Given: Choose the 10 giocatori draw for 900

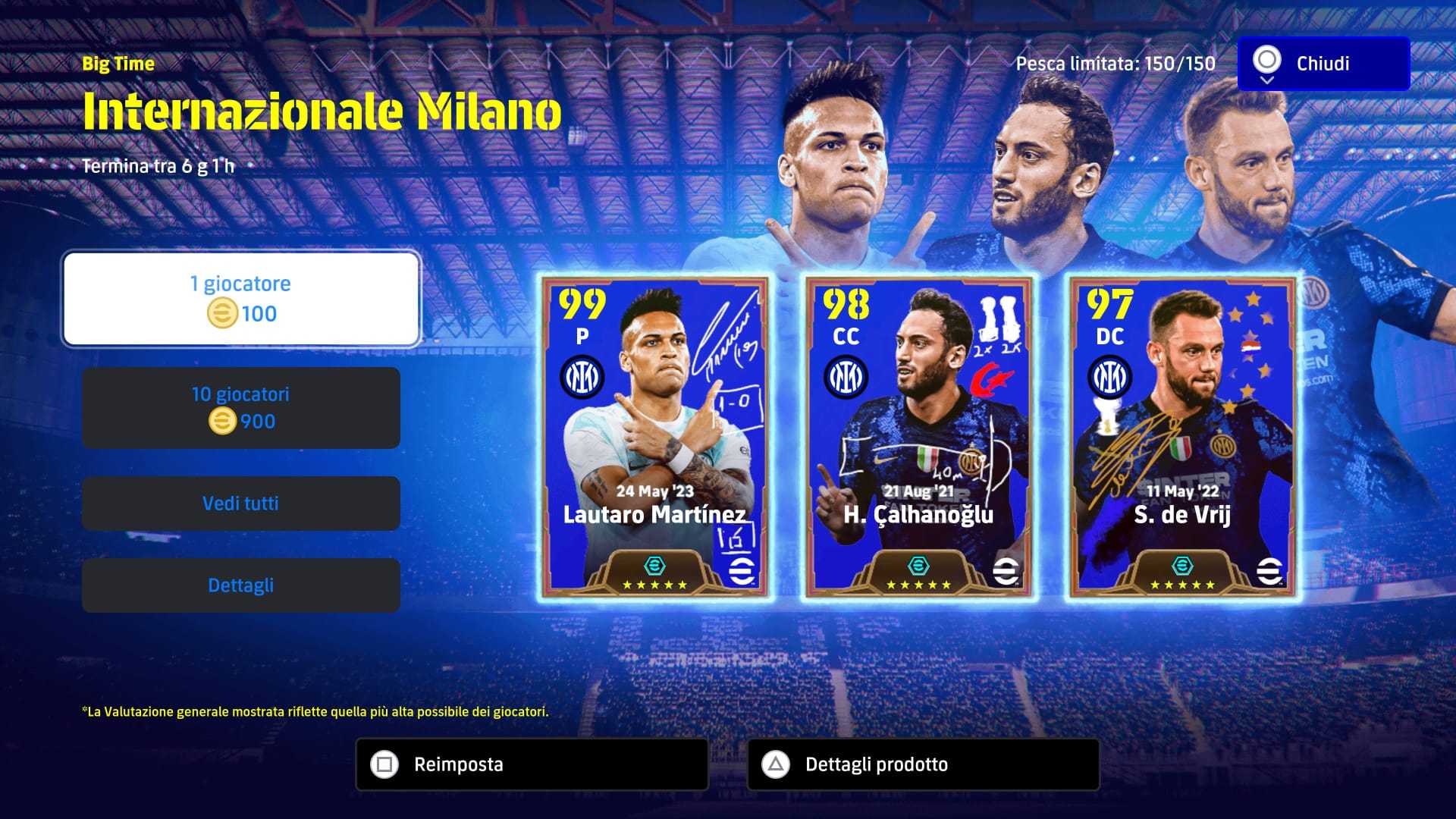Looking at the screenshot, I should pos(241,408).
